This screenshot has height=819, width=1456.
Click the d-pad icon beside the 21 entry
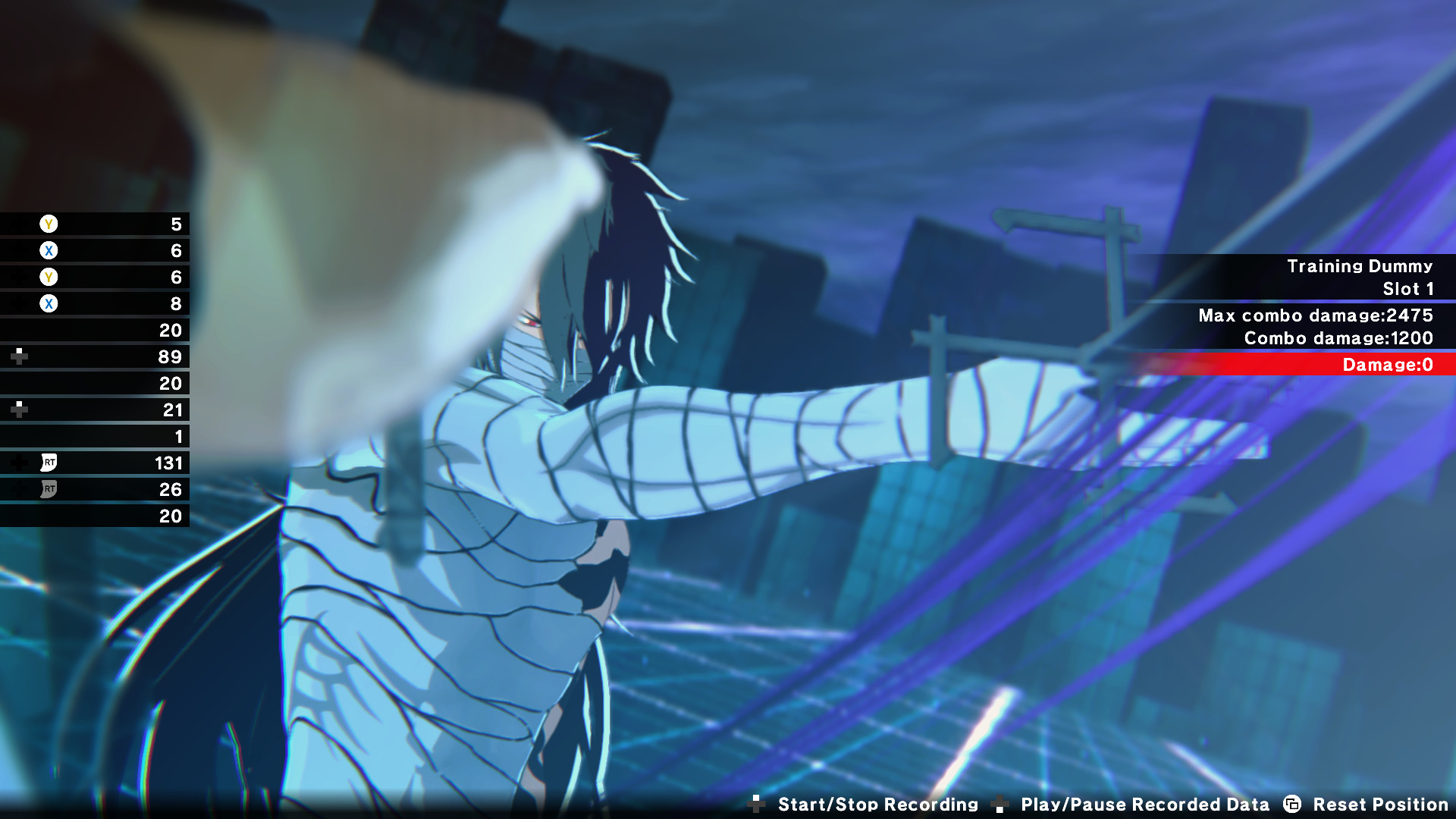18,409
